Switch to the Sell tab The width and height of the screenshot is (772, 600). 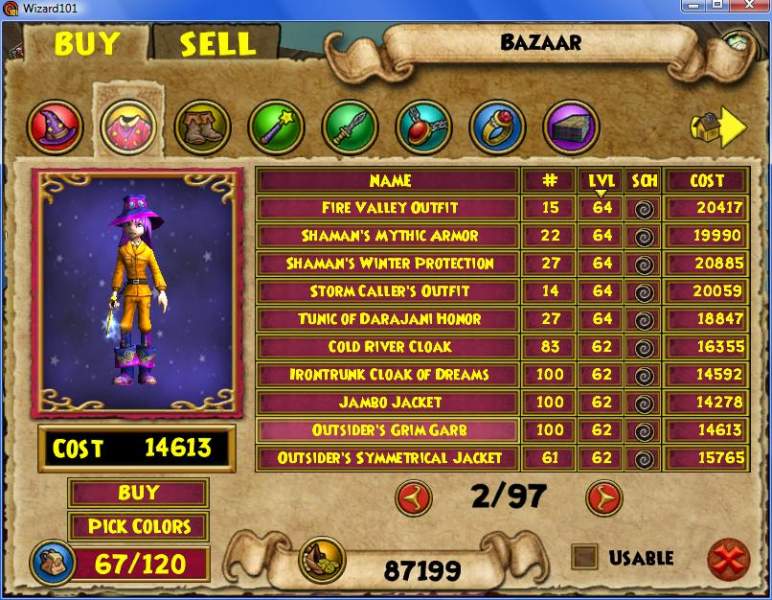pyautogui.click(x=217, y=44)
